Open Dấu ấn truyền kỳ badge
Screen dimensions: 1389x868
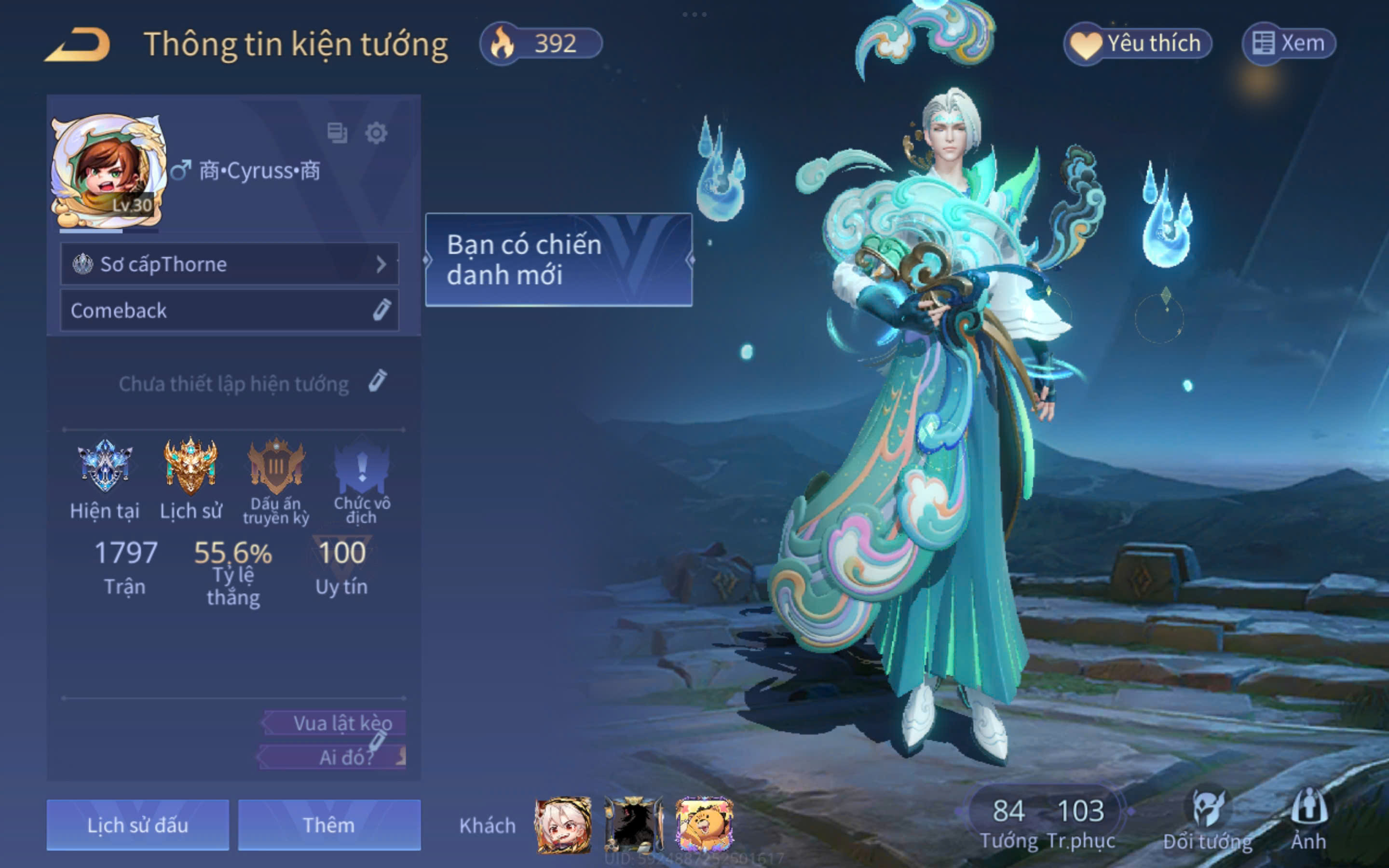[x=276, y=466]
